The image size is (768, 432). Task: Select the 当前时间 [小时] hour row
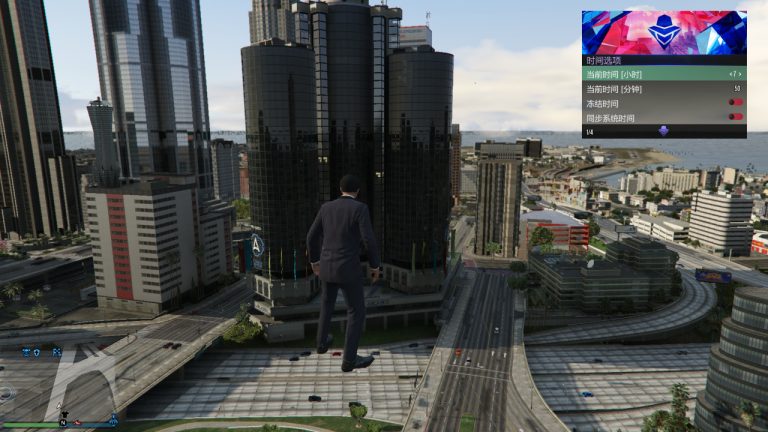click(664, 73)
